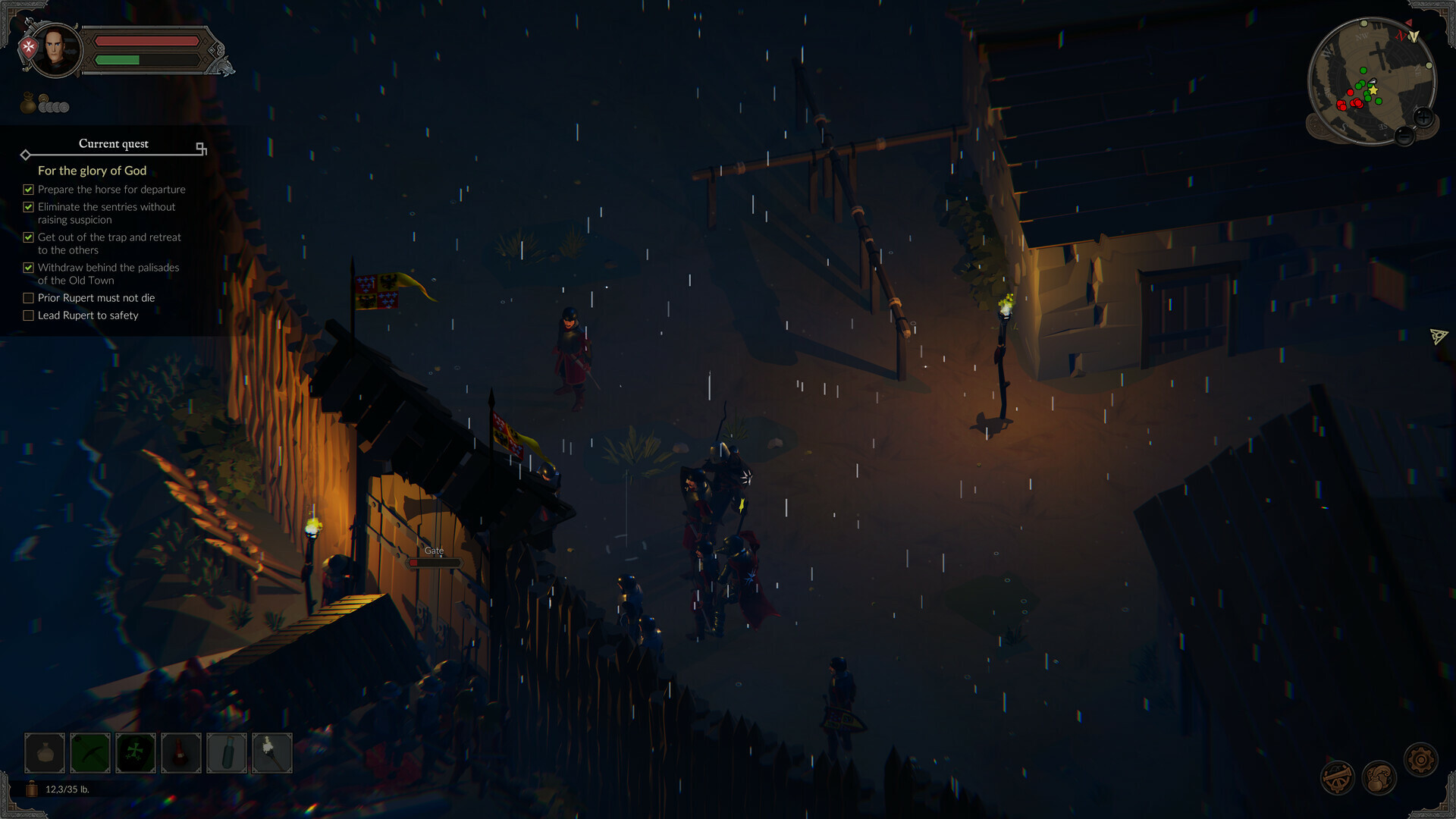
Task: Check the 'Prior Rupert must not die' objective
Action: point(28,297)
